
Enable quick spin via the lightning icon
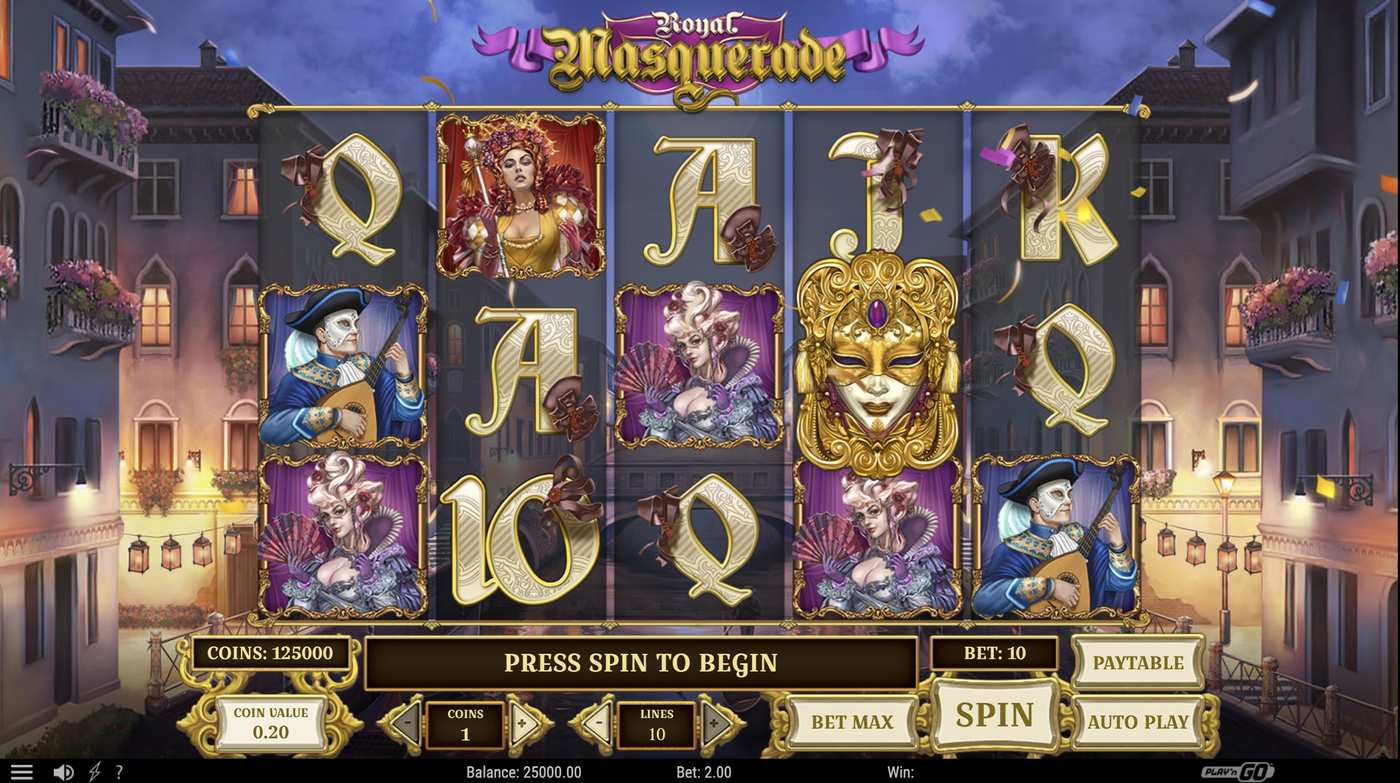click(x=95, y=770)
